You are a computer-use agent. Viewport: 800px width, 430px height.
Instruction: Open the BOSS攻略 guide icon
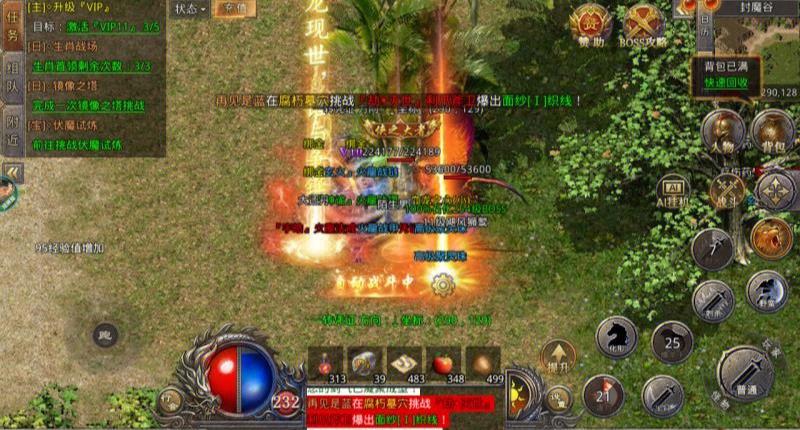[x=642, y=24]
